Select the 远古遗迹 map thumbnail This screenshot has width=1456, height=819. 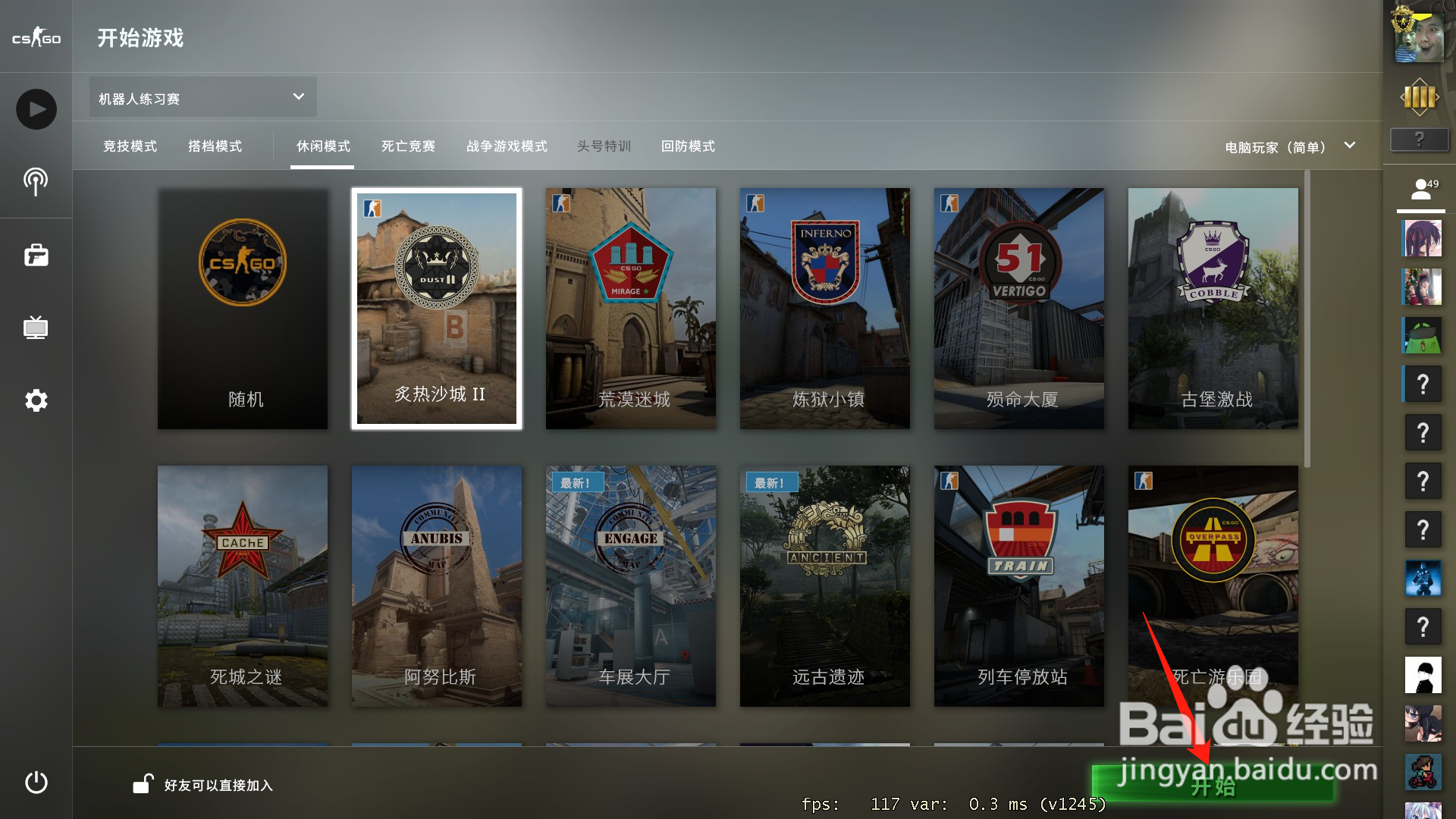[824, 585]
